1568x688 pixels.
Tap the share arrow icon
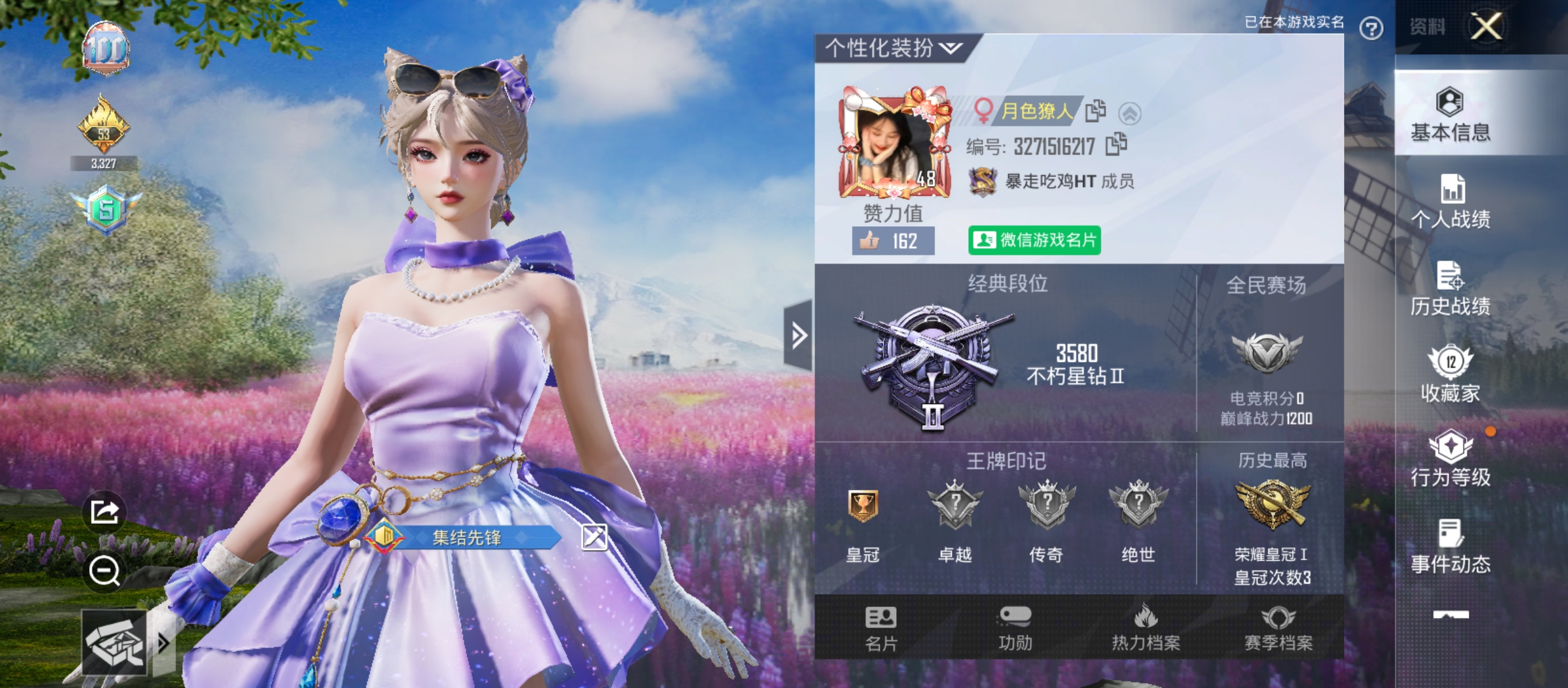point(105,512)
